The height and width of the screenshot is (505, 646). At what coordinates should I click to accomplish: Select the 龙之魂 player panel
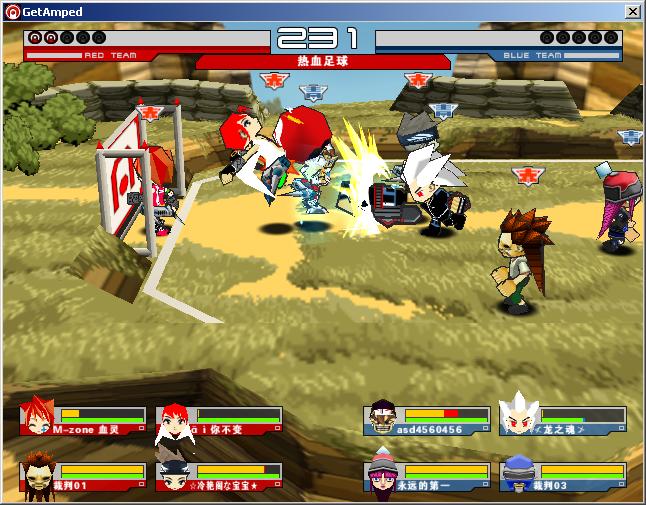(563, 421)
